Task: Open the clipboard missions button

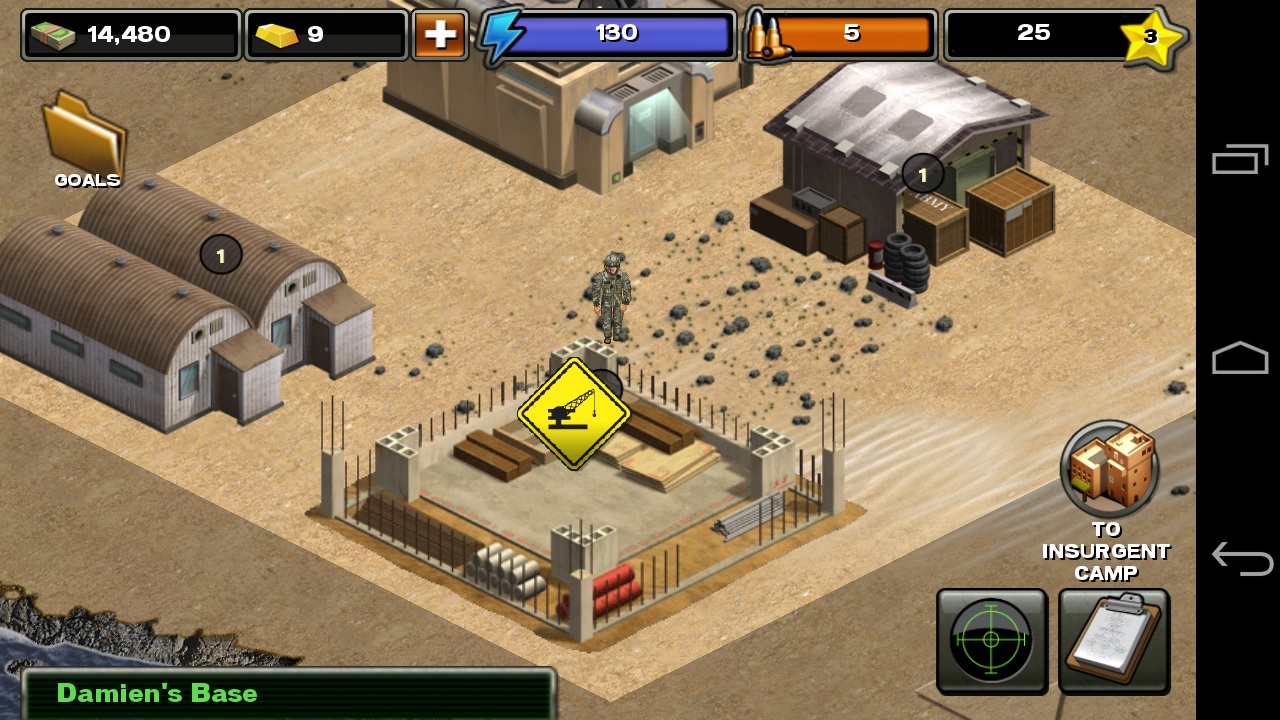Action: coord(1114,640)
